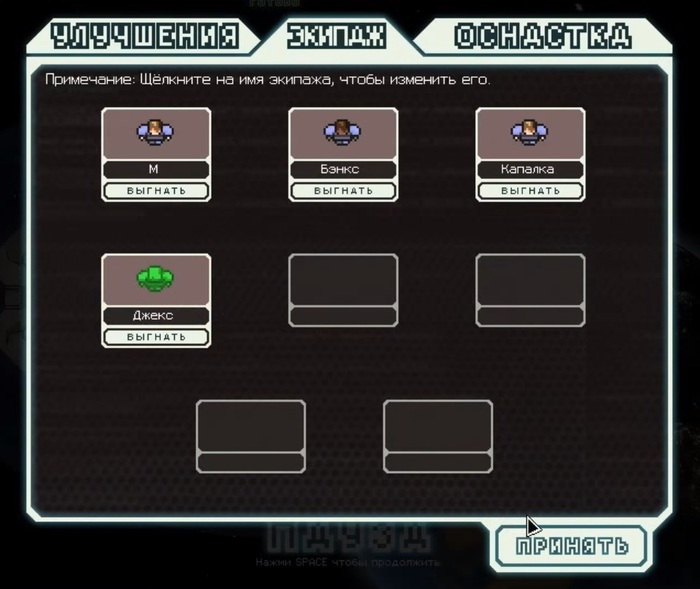Remove Капалка via the Выгнать button
Viewport: 700px width, 589px height.
(530, 190)
